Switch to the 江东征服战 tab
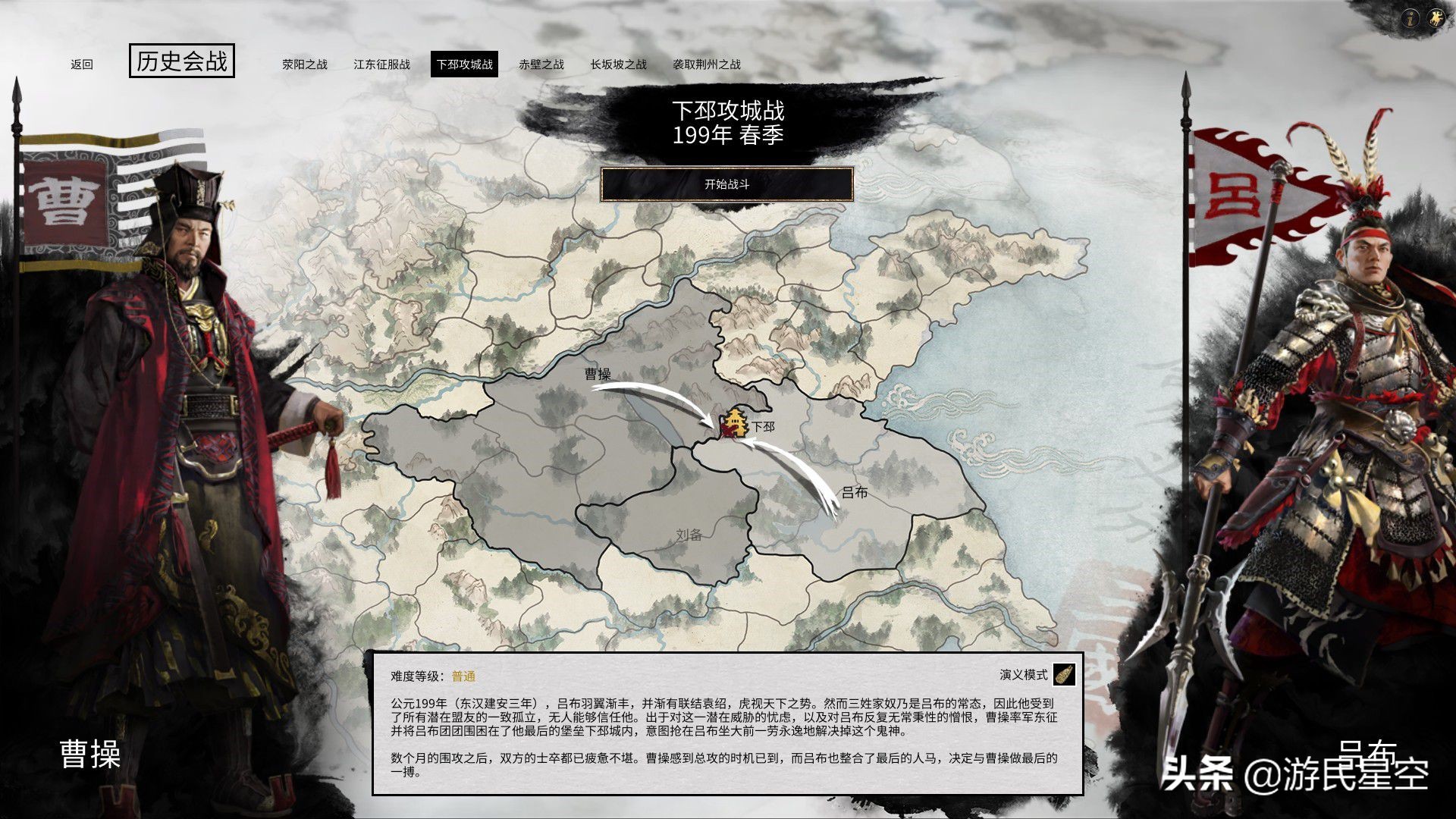 381,66
